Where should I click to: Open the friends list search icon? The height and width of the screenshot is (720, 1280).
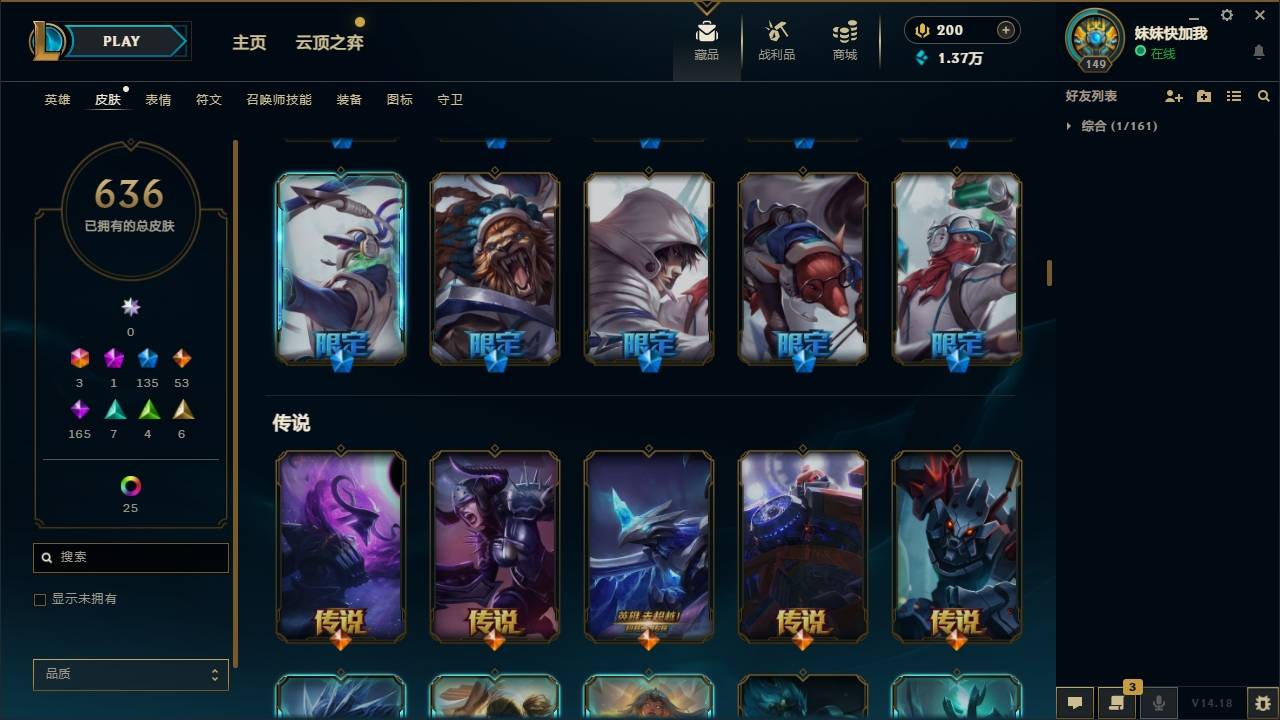point(1263,96)
